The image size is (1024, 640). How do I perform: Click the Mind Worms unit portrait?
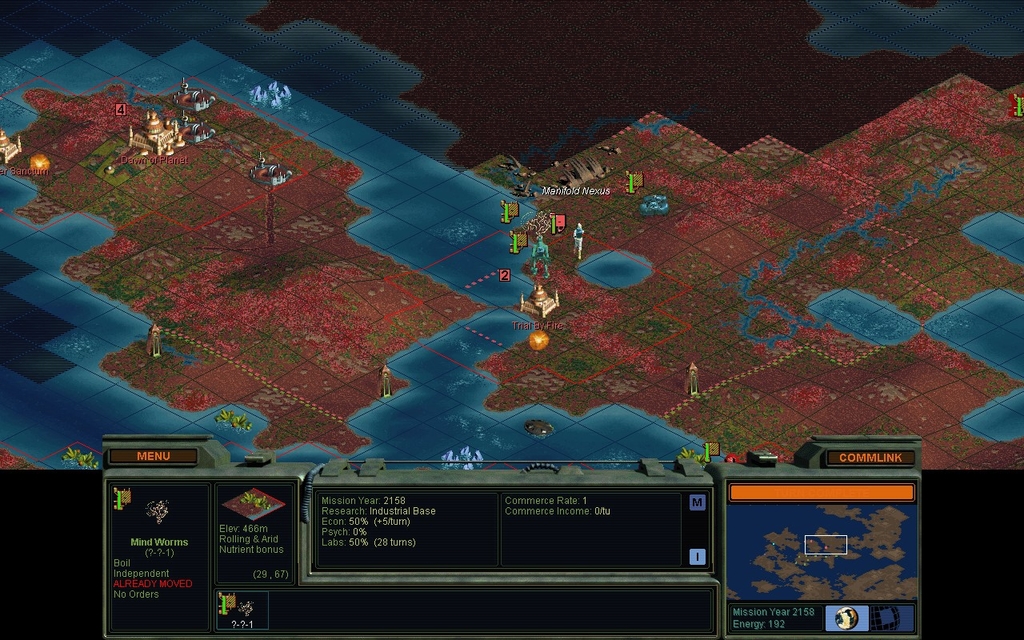[158, 512]
